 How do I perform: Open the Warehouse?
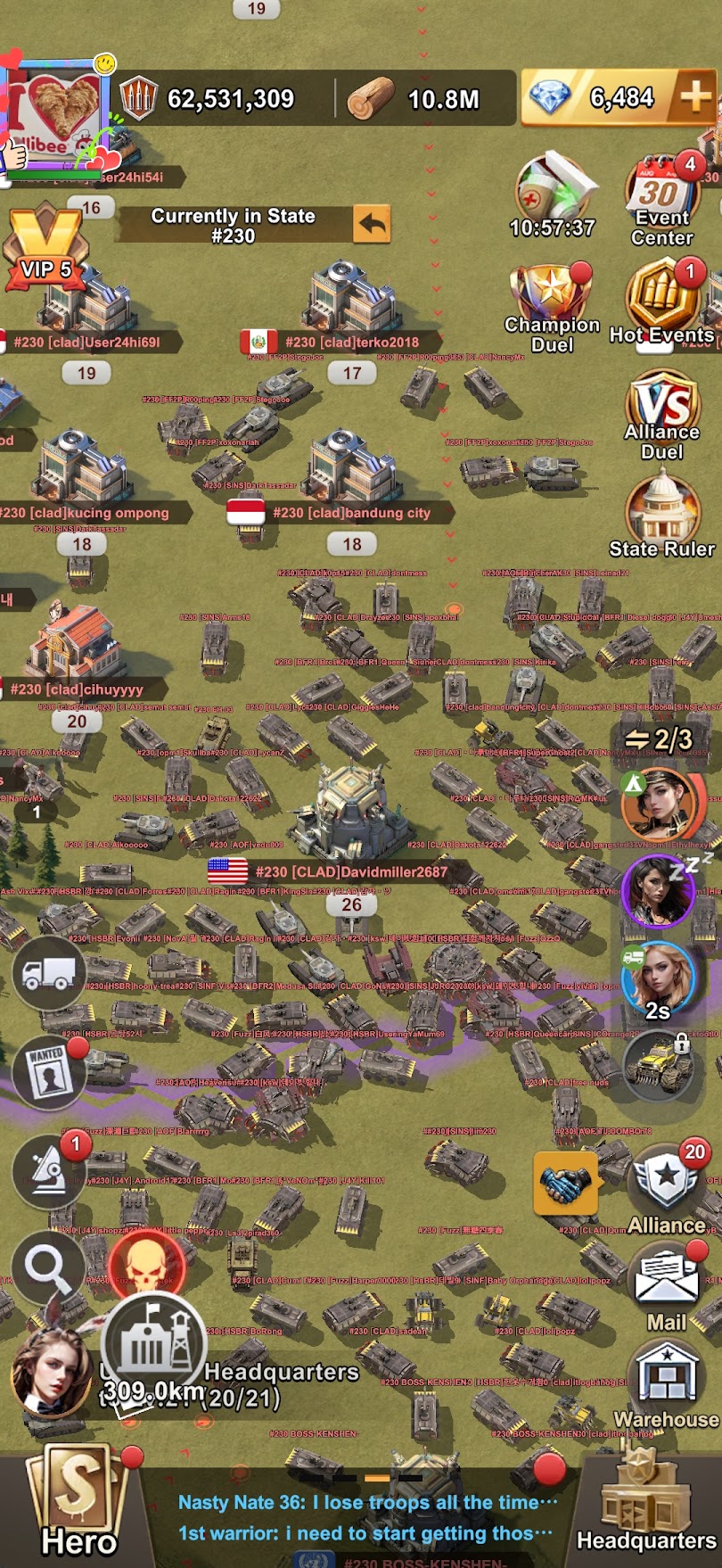tap(667, 1387)
